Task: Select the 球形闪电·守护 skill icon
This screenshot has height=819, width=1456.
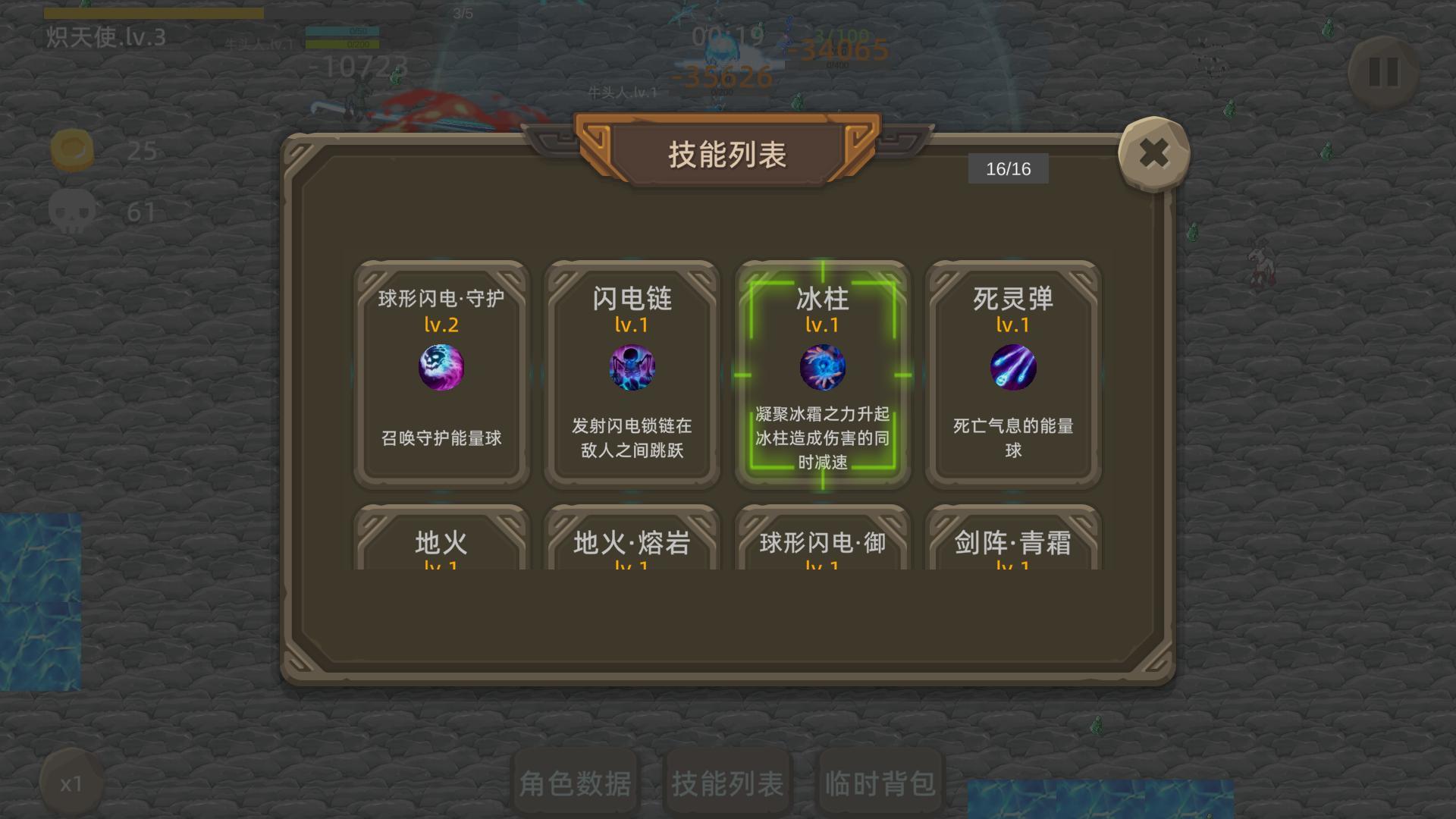Action: pyautogui.click(x=440, y=369)
